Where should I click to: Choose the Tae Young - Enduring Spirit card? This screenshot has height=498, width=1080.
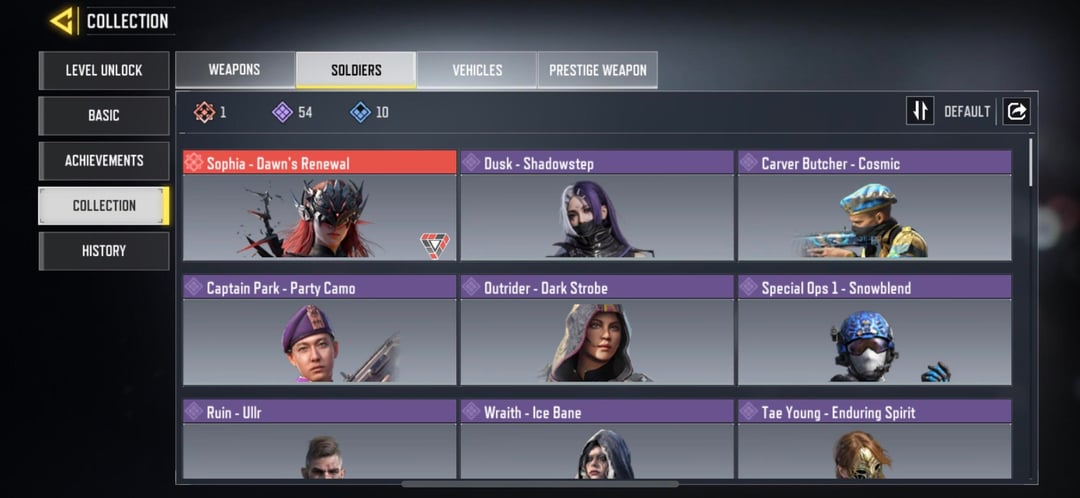coord(874,440)
